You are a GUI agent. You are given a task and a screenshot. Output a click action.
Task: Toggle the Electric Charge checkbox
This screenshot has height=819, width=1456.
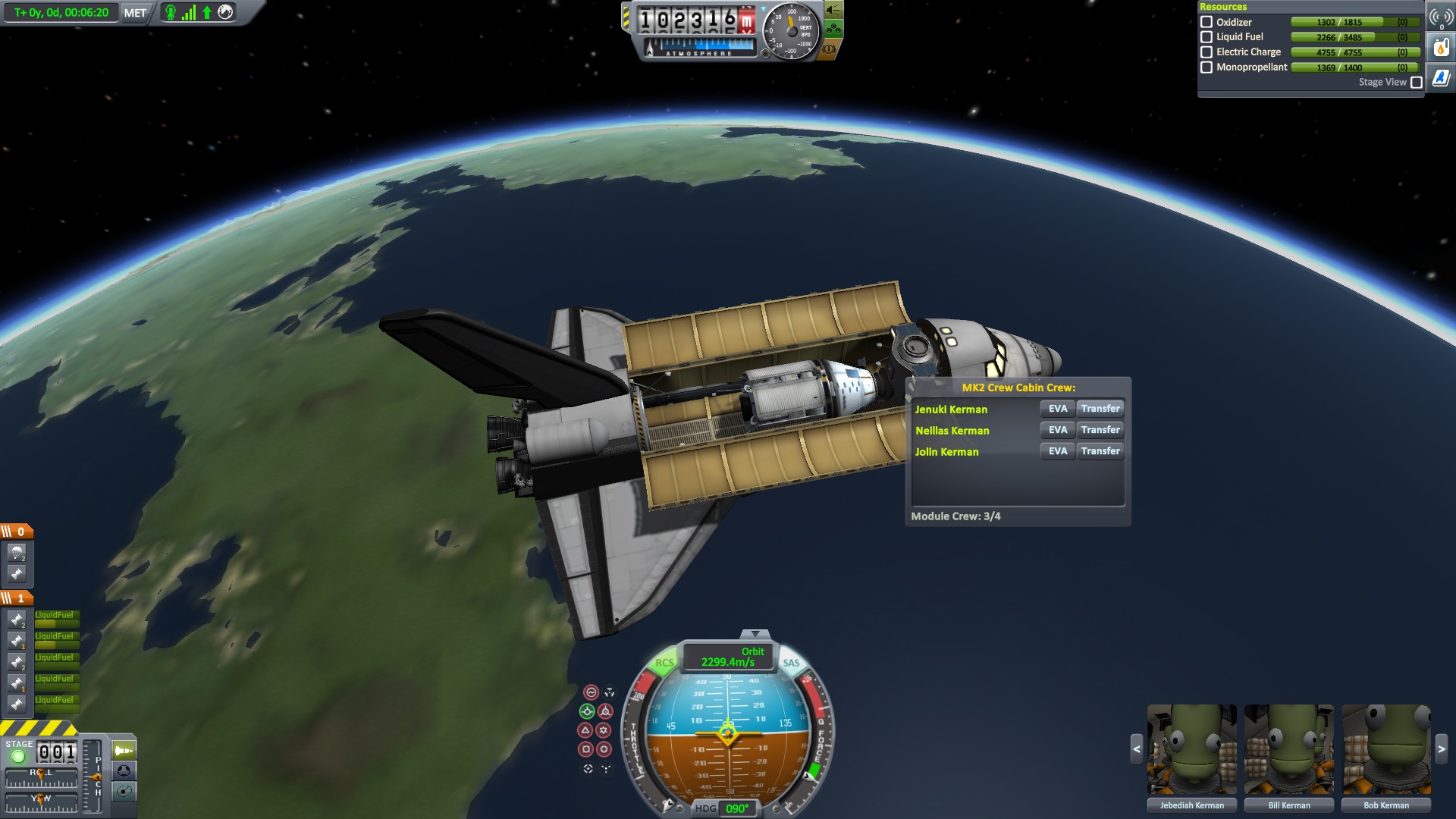tap(1207, 52)
